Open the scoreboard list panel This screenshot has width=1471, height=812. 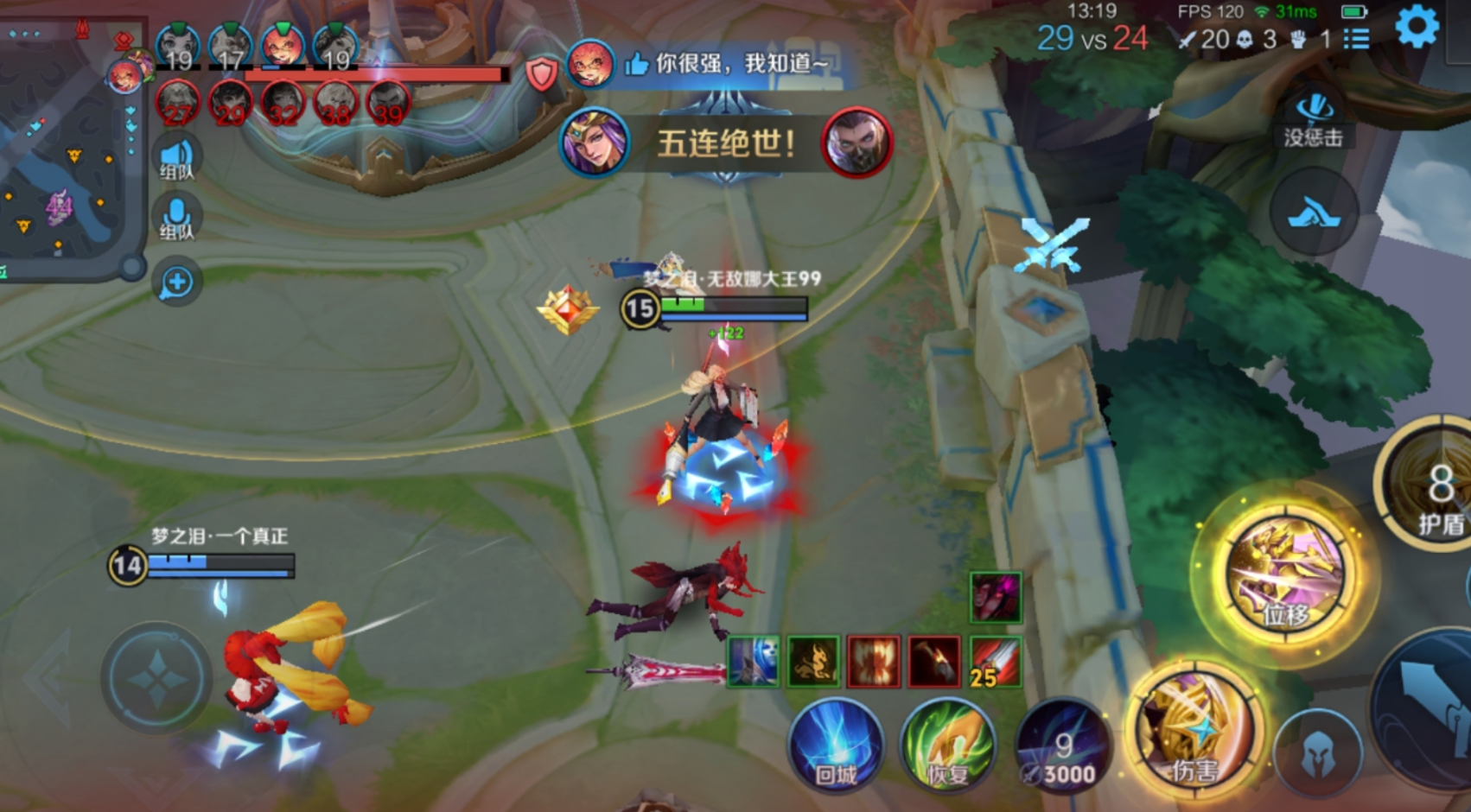pyautogui.click(x=1358, y=40)
